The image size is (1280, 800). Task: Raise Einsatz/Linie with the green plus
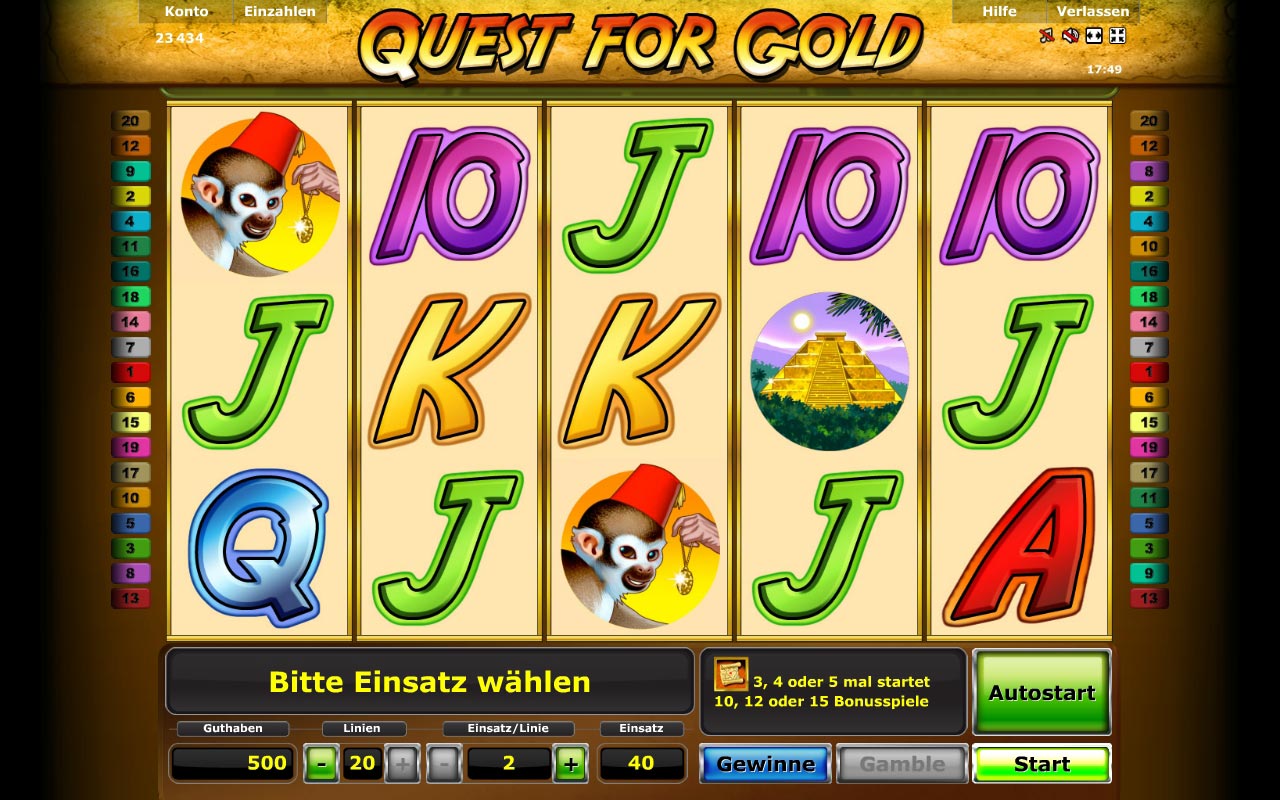[x=570, y=764]
